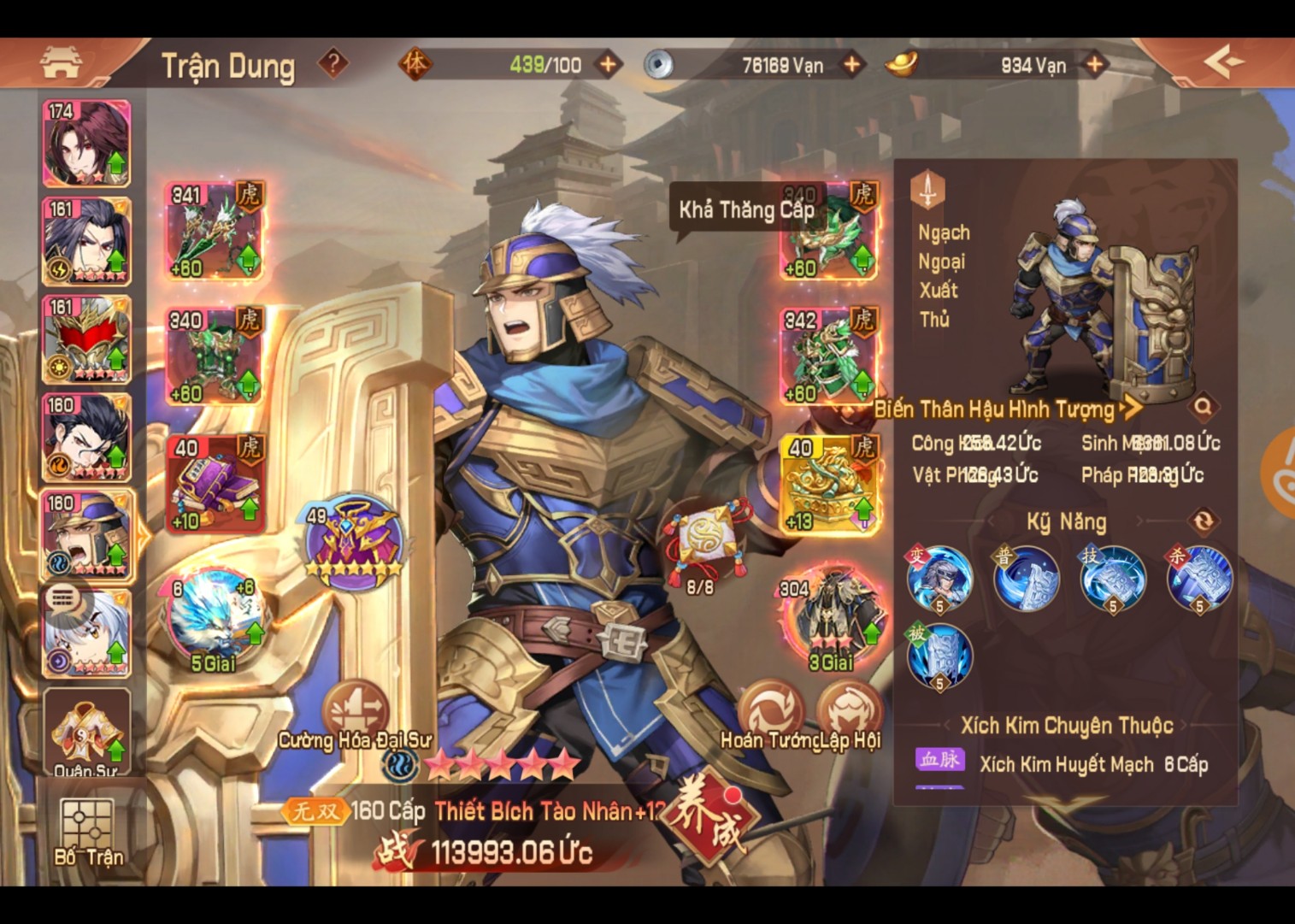
Task: Open the passive skill marked 被
Action: point(942,656)
